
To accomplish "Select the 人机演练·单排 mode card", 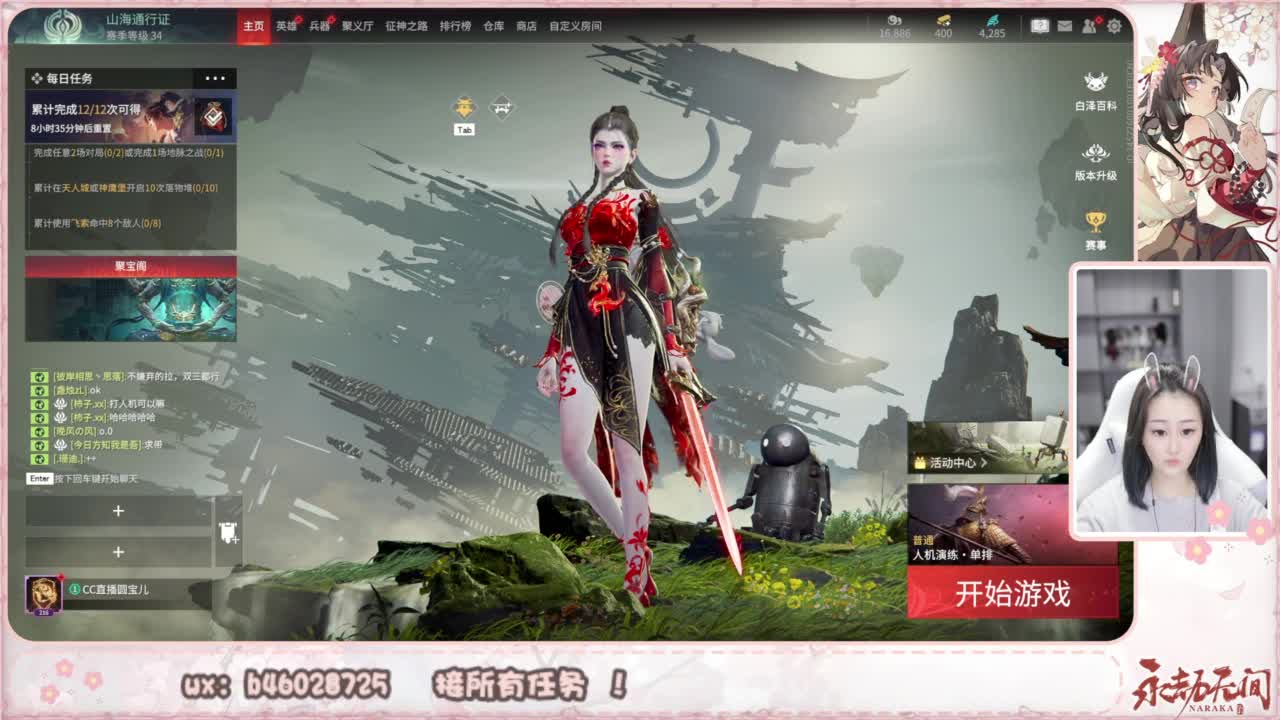I will click(x=1000, y=520).
